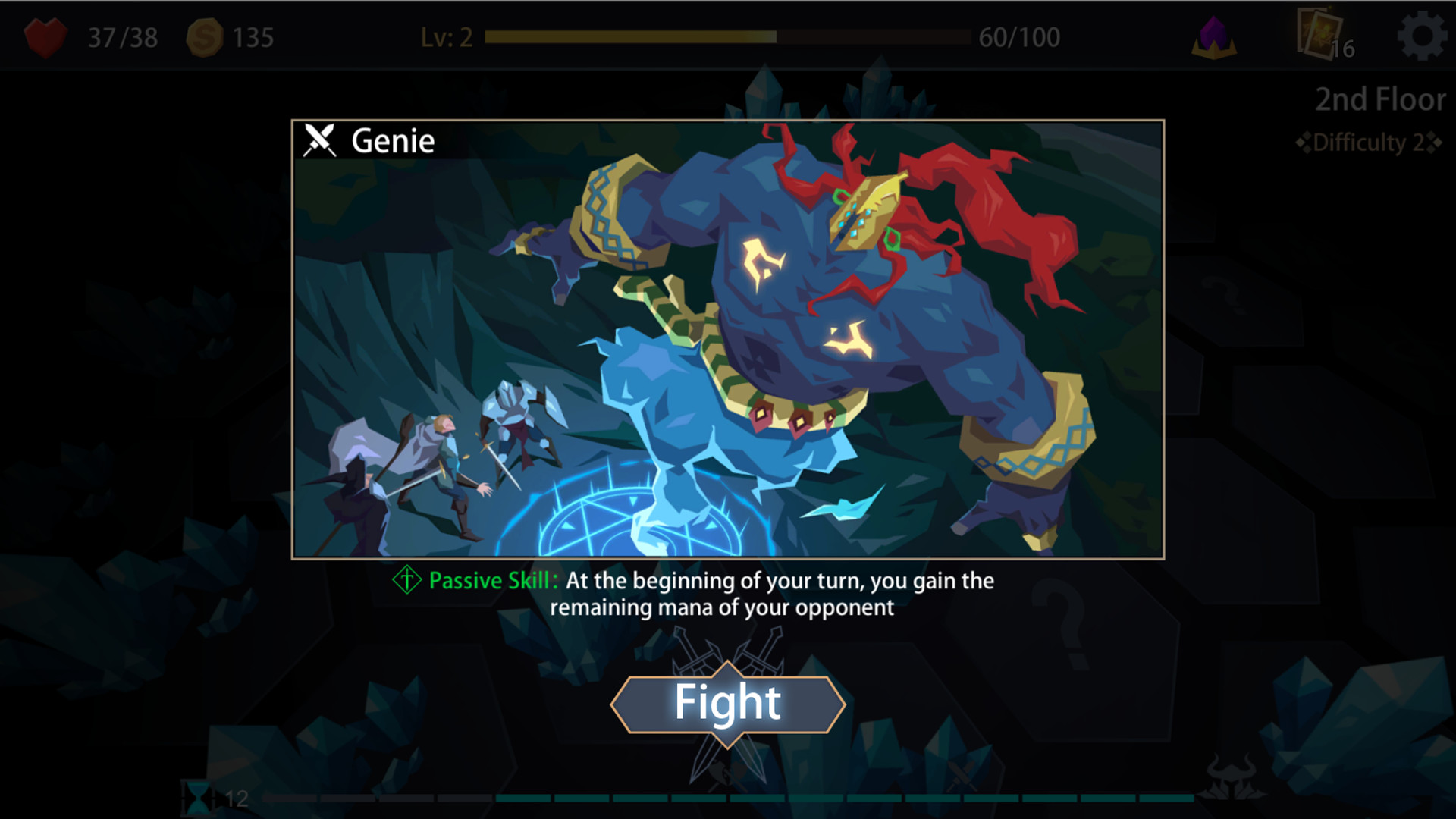Select the hourglass turn counter icon
The height and width of the screenshot is (819, 1456).
(x=199, y=797)
